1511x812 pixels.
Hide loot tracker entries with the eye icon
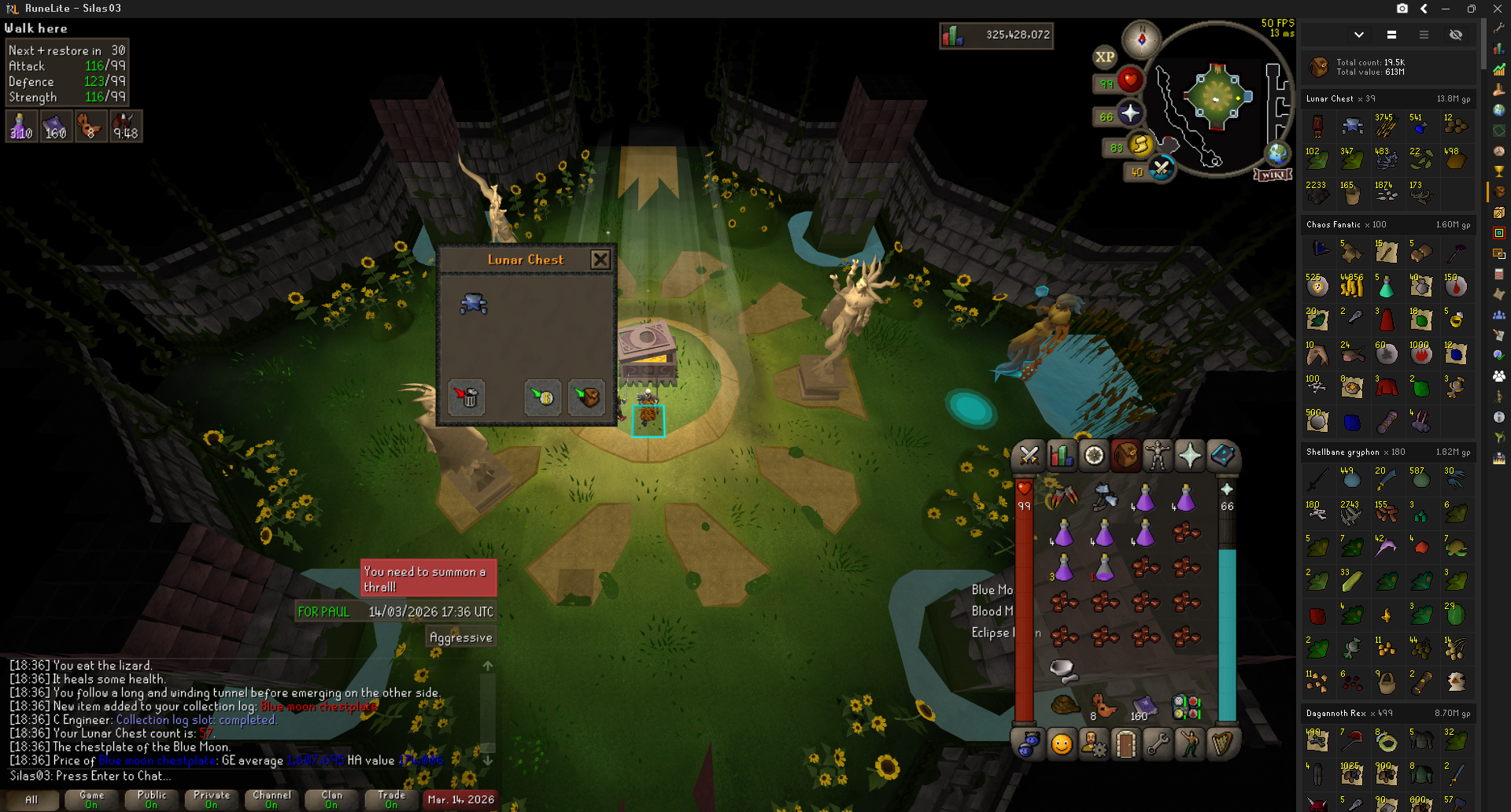tap(1456, 35)
